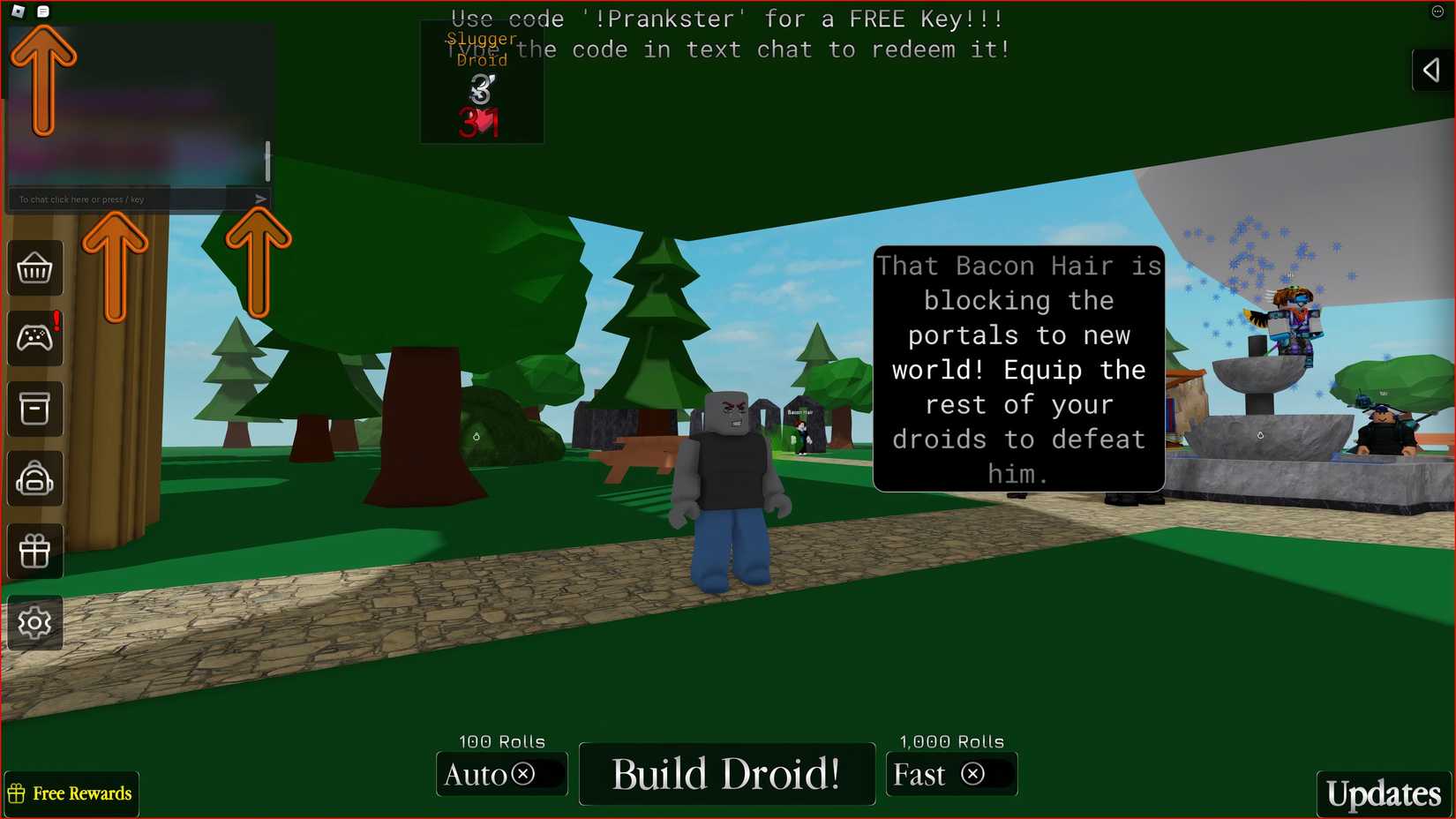The image size is (1456, 819).
Task: Click the Roblox logo menu icon
Action: tap(16, 12)
